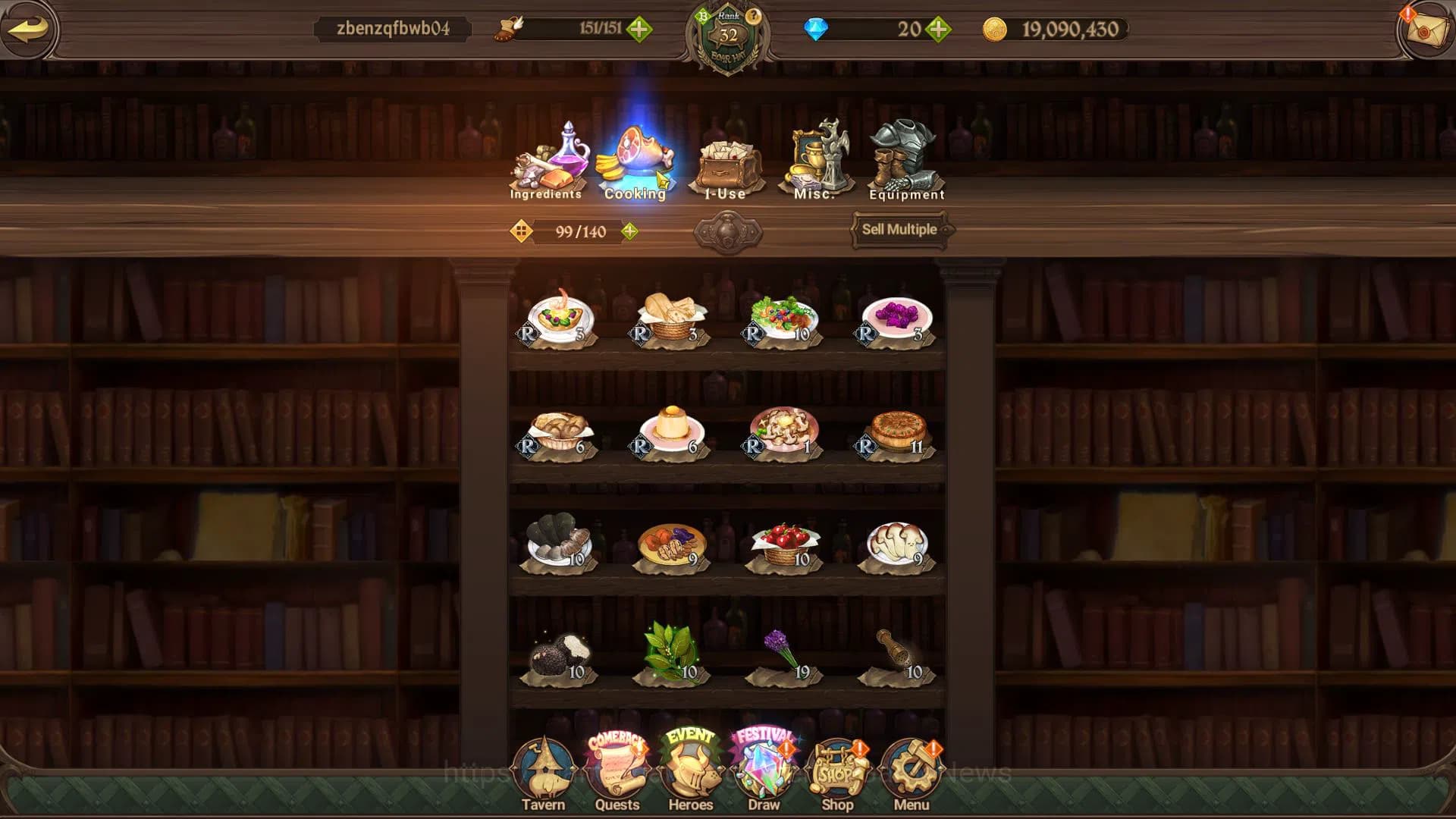1456x819 pixels.
Task: Select the Cooking tab
Action: click(x=635, y=162)
